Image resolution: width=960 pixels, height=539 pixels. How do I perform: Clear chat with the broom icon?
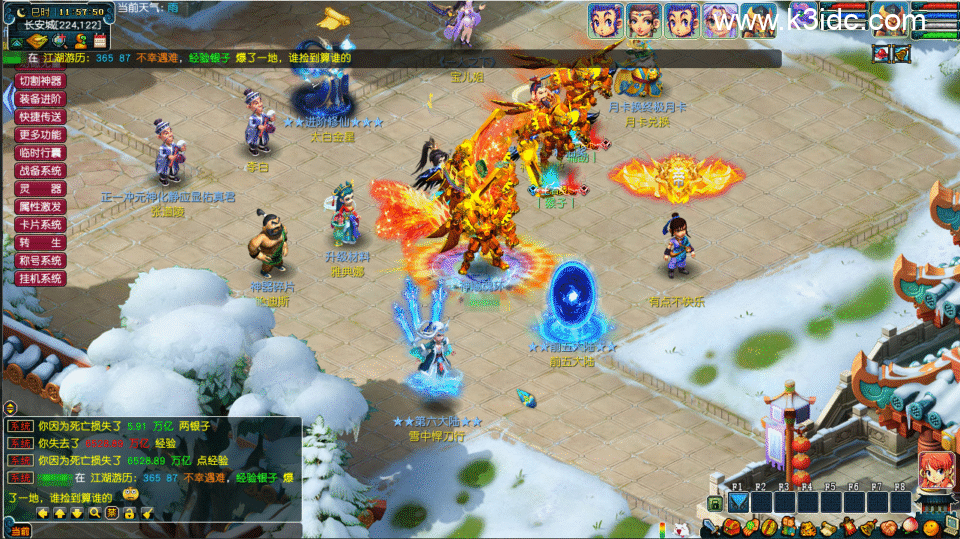pos(147,513)
